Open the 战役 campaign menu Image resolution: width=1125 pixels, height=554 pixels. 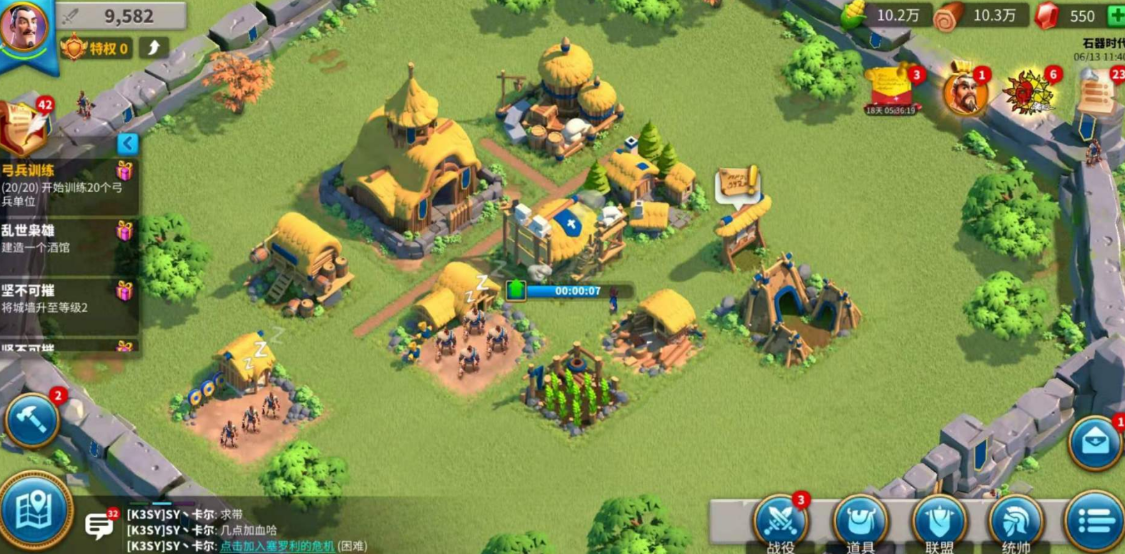(781, 522)
